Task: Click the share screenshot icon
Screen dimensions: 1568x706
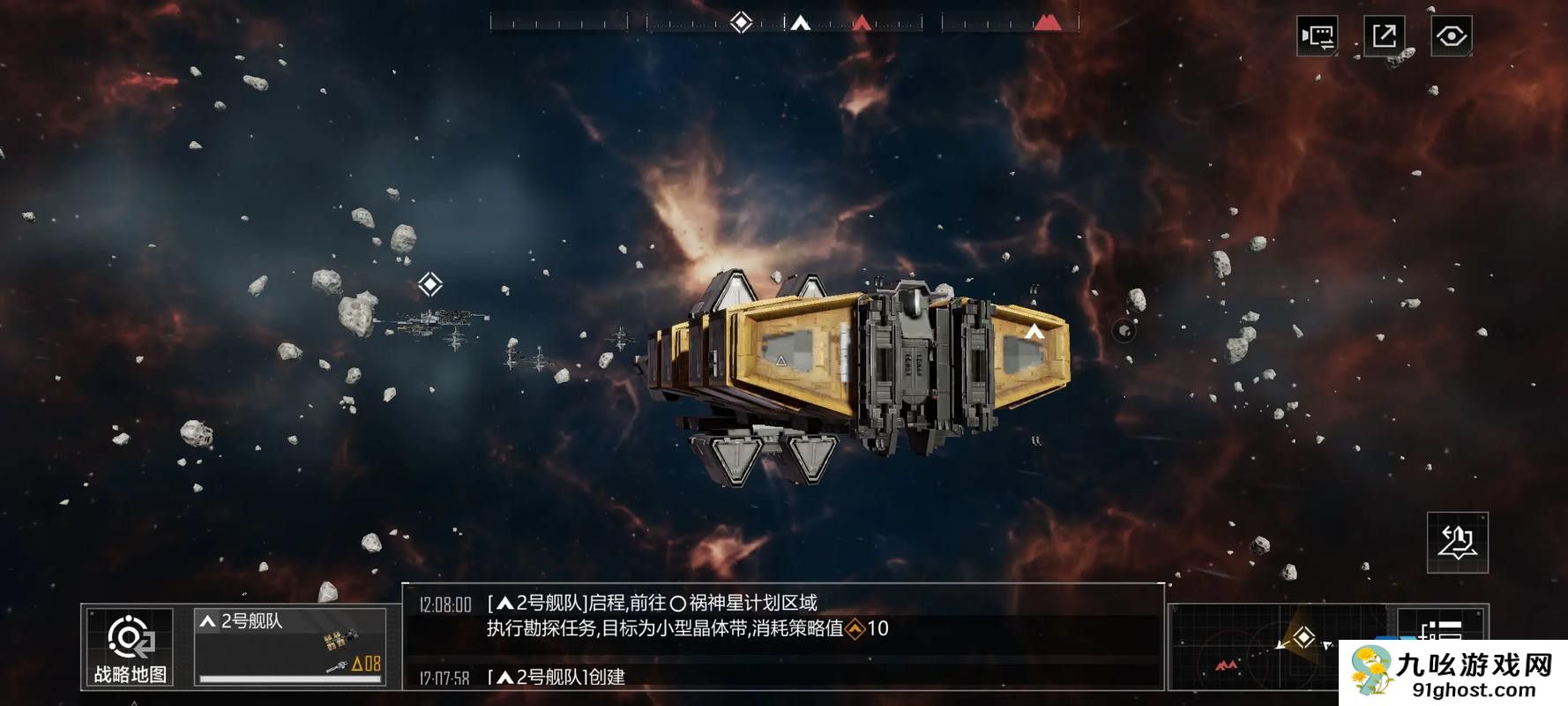Action: (1385, 34)
